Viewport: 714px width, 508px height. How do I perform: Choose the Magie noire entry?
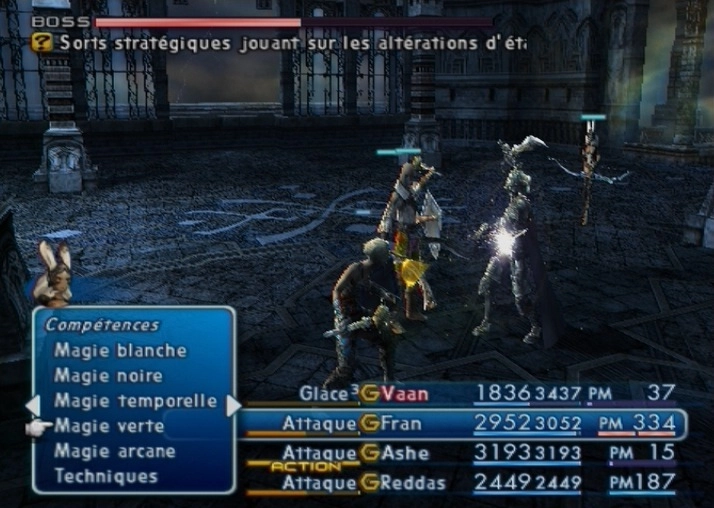tap(108, 376)
